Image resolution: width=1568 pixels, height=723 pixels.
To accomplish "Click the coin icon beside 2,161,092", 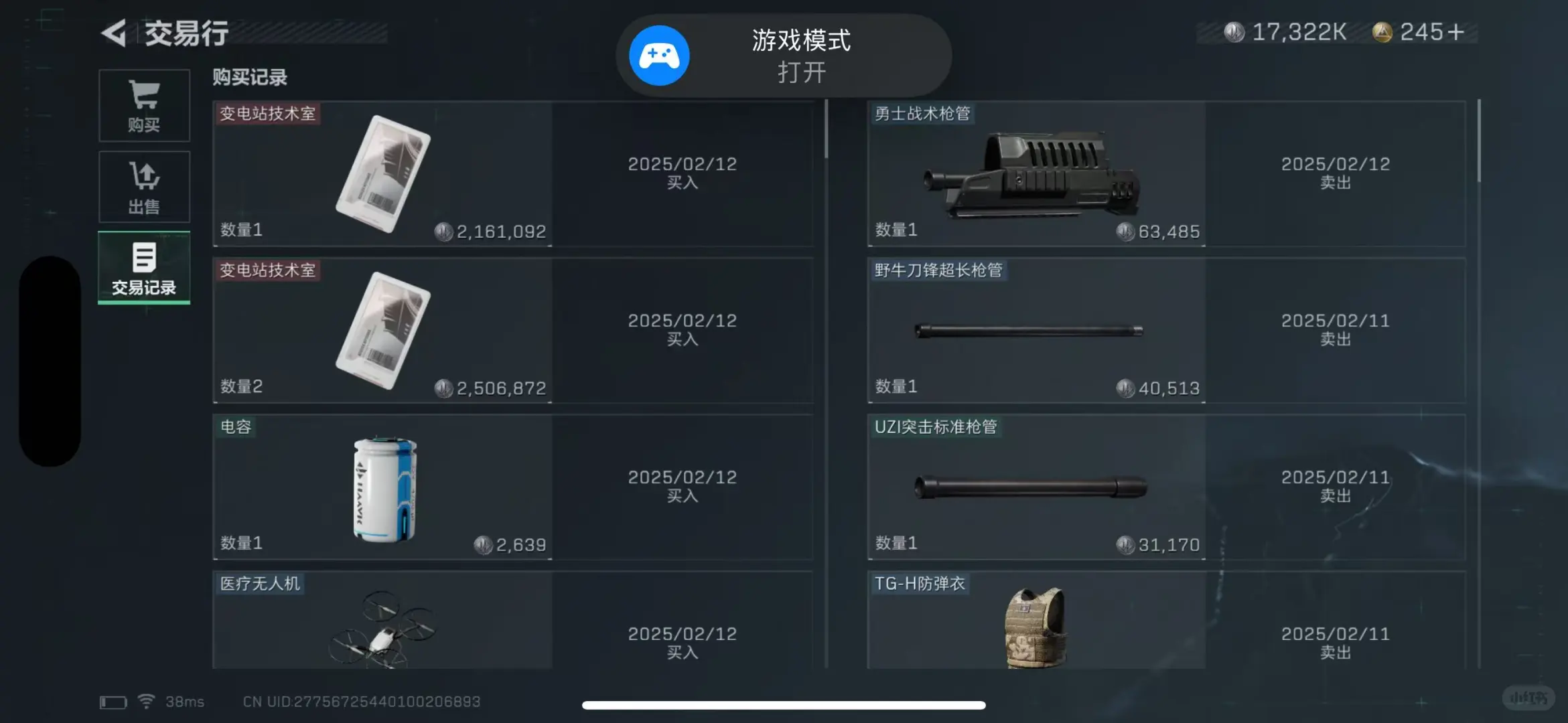I will coord(445,231).
